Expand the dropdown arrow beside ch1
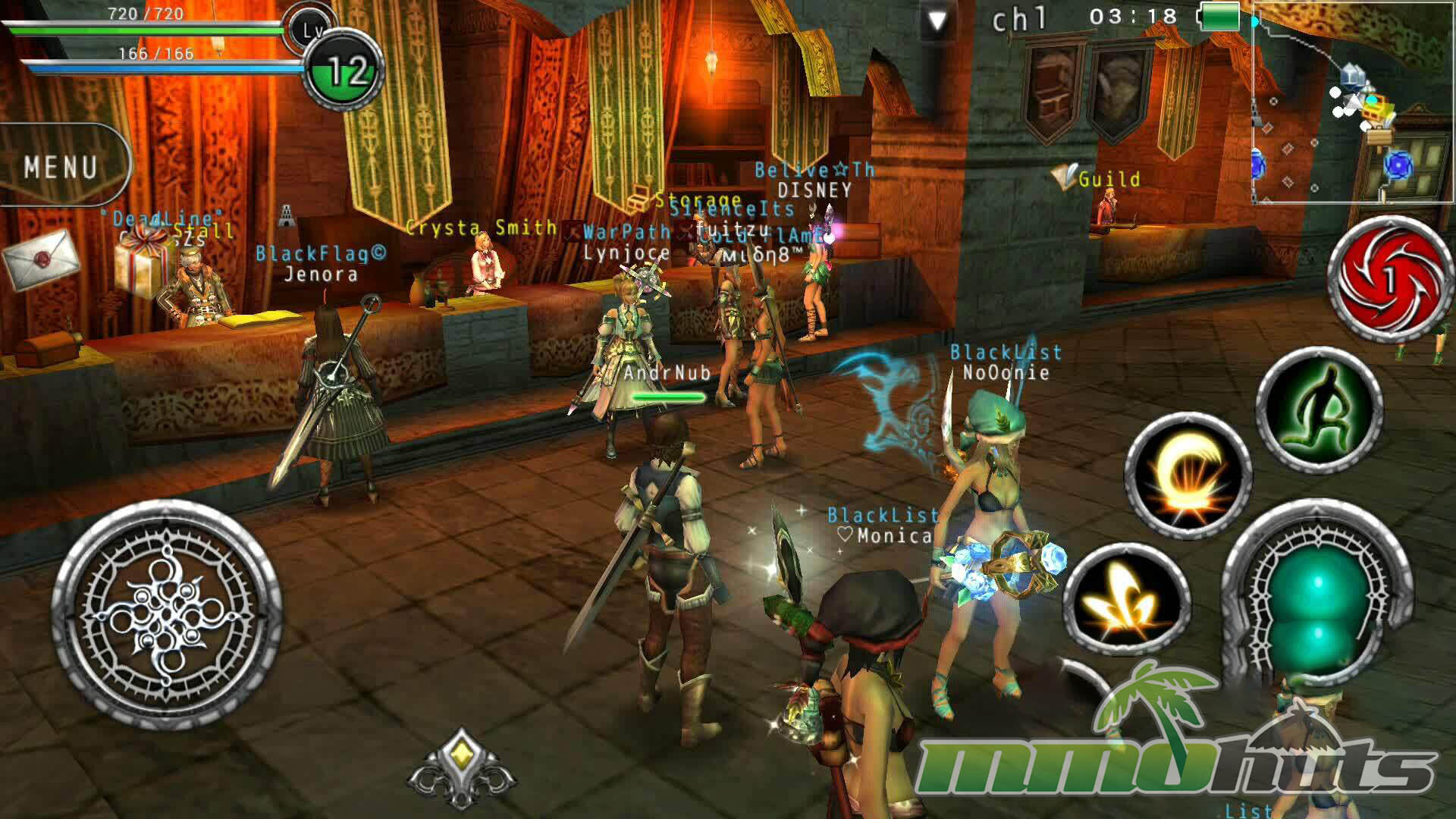Image resolution: width=1456 pixels, height=819 pixels. [x=937, y=22]
